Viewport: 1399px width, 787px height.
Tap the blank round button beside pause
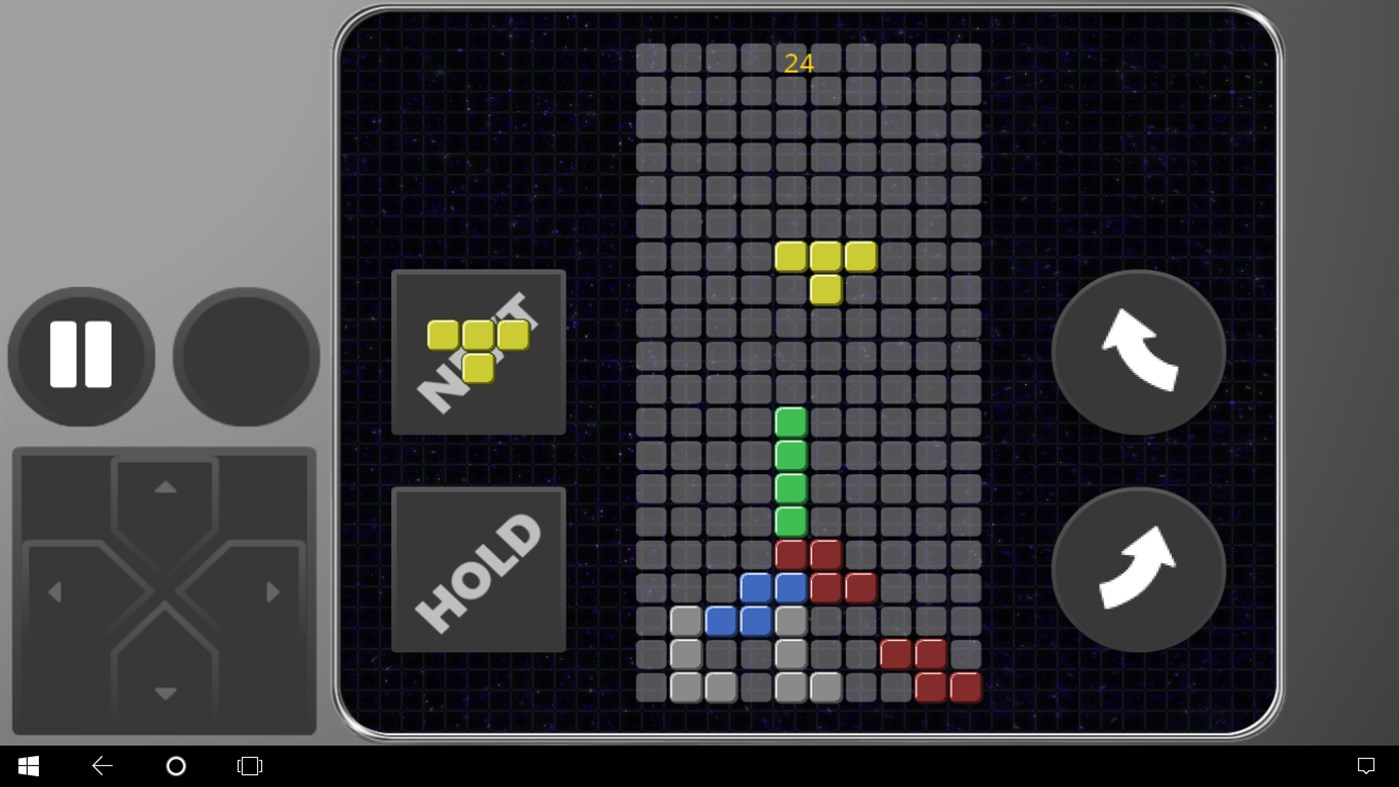click(245, 356)
